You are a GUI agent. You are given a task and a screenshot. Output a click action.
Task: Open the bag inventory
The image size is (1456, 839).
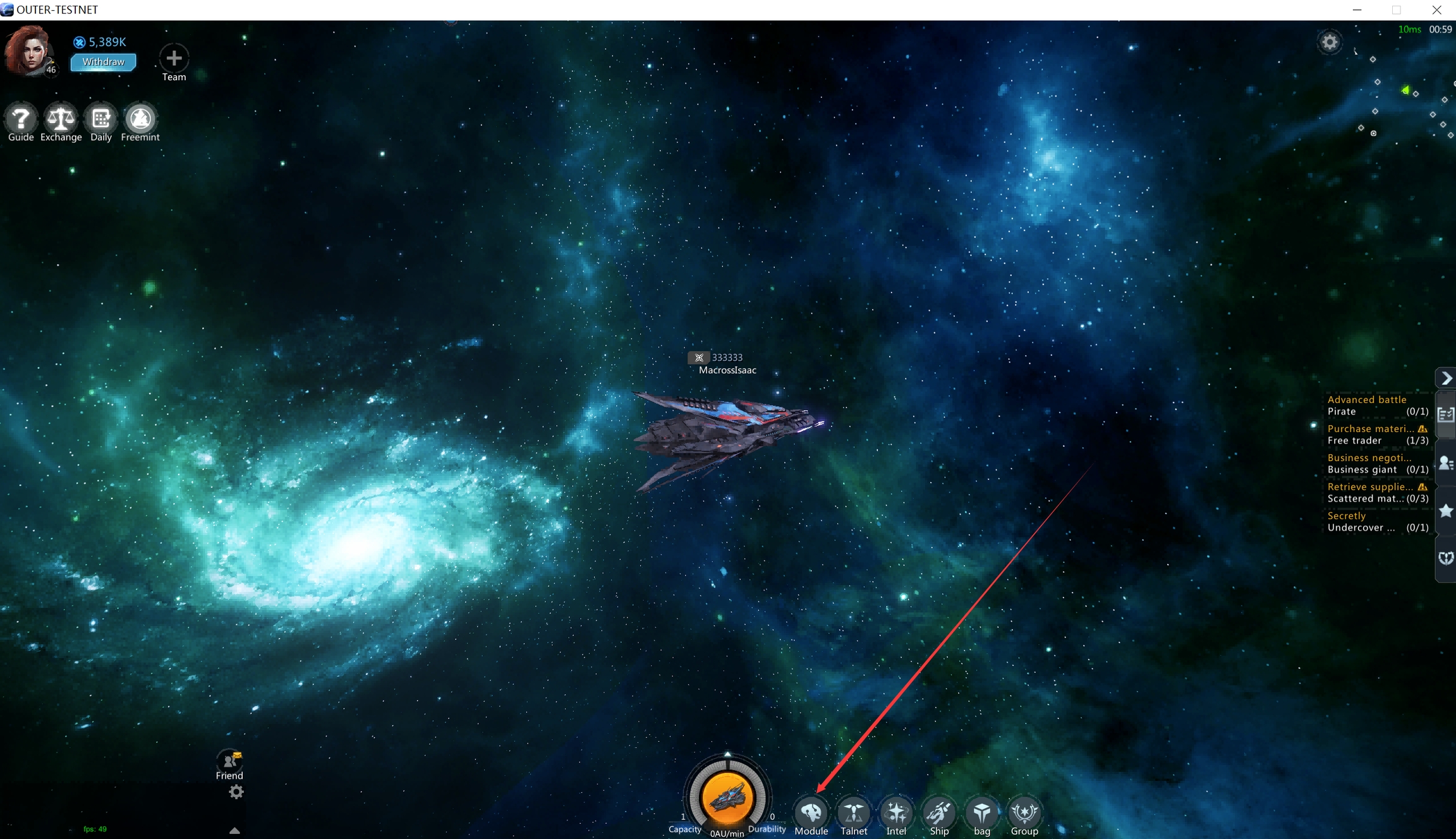click(981, 813)
